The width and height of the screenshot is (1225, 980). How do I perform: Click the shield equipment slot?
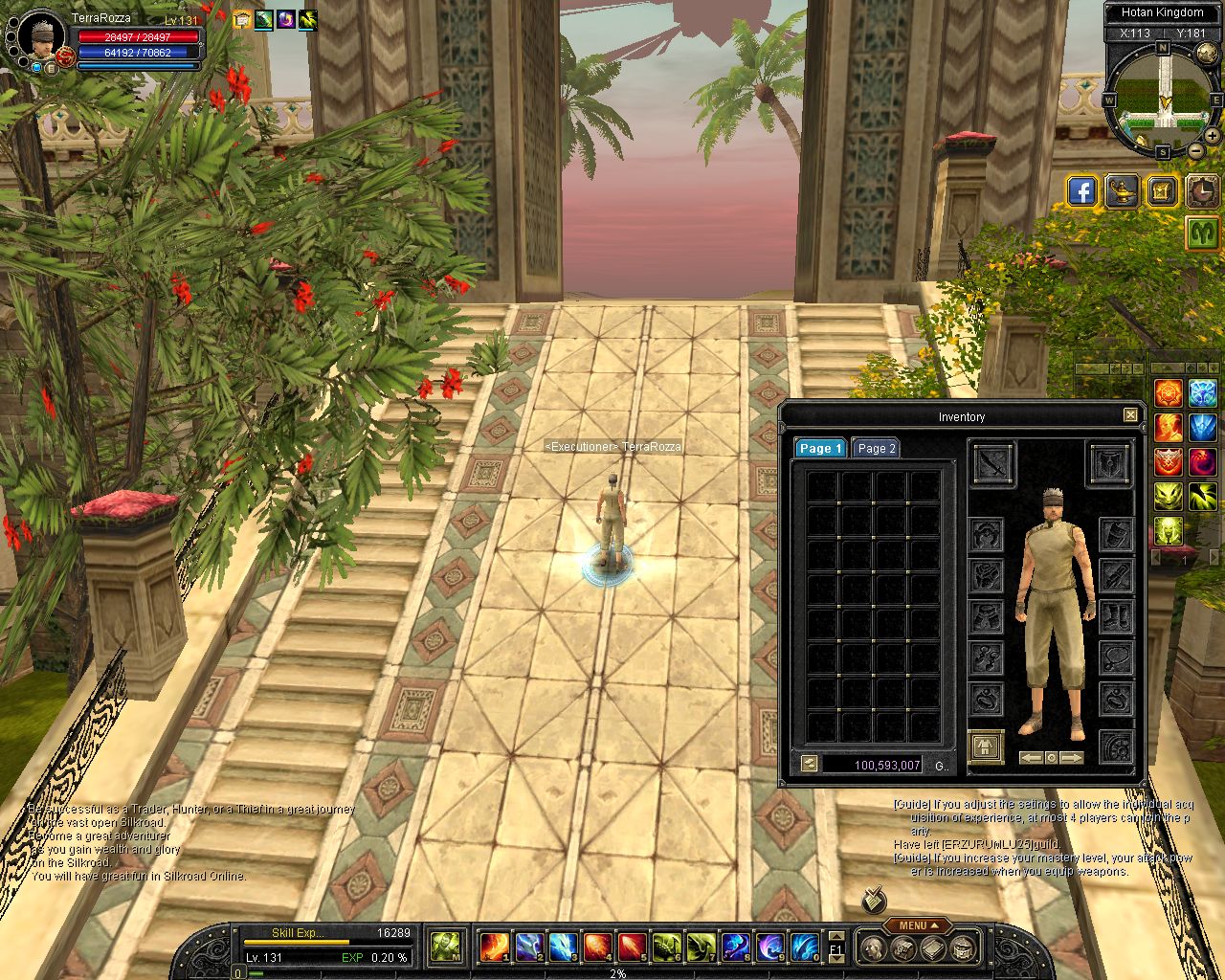(1109, 465)
